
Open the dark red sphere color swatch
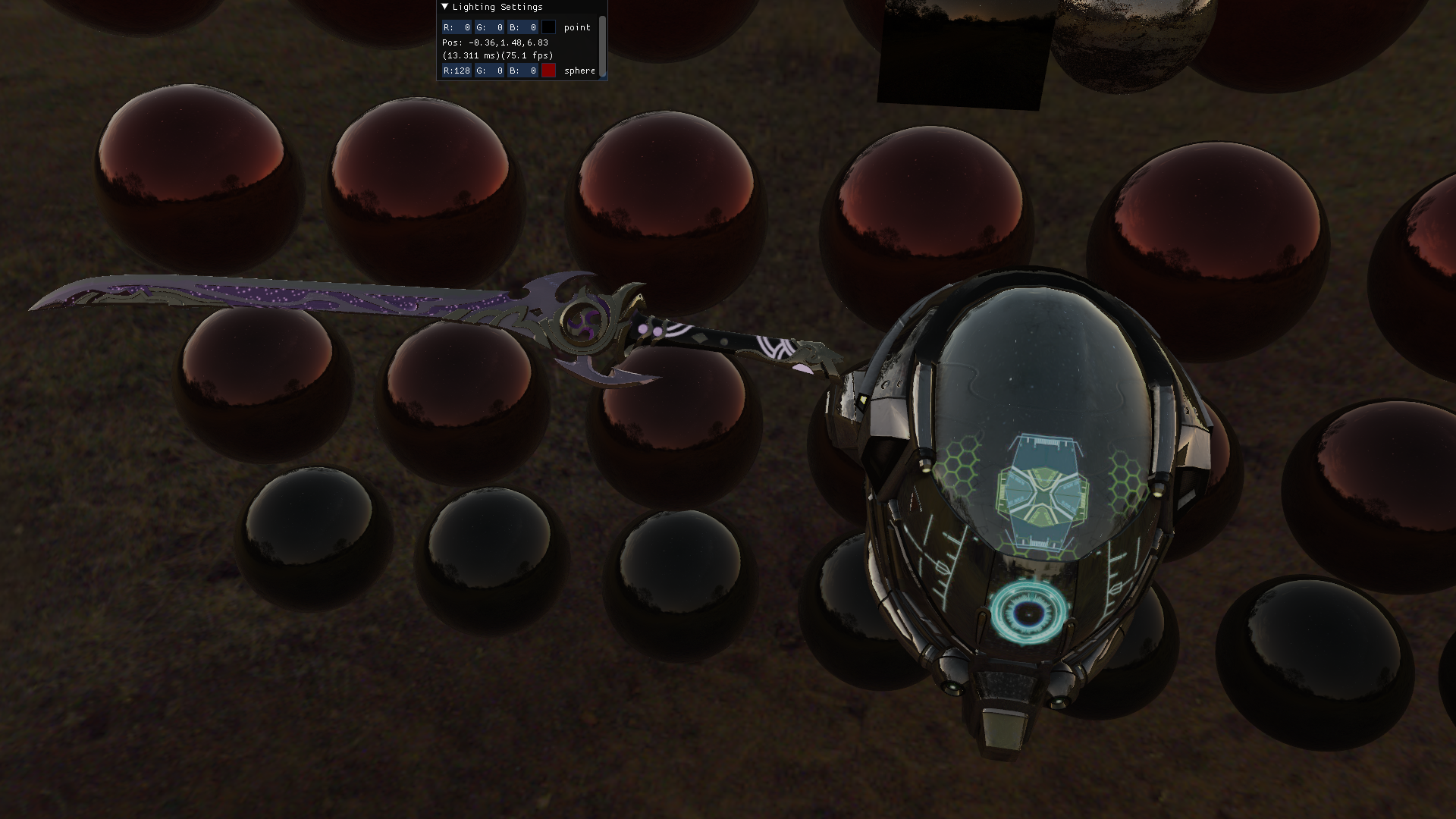(x=548, y=71)
